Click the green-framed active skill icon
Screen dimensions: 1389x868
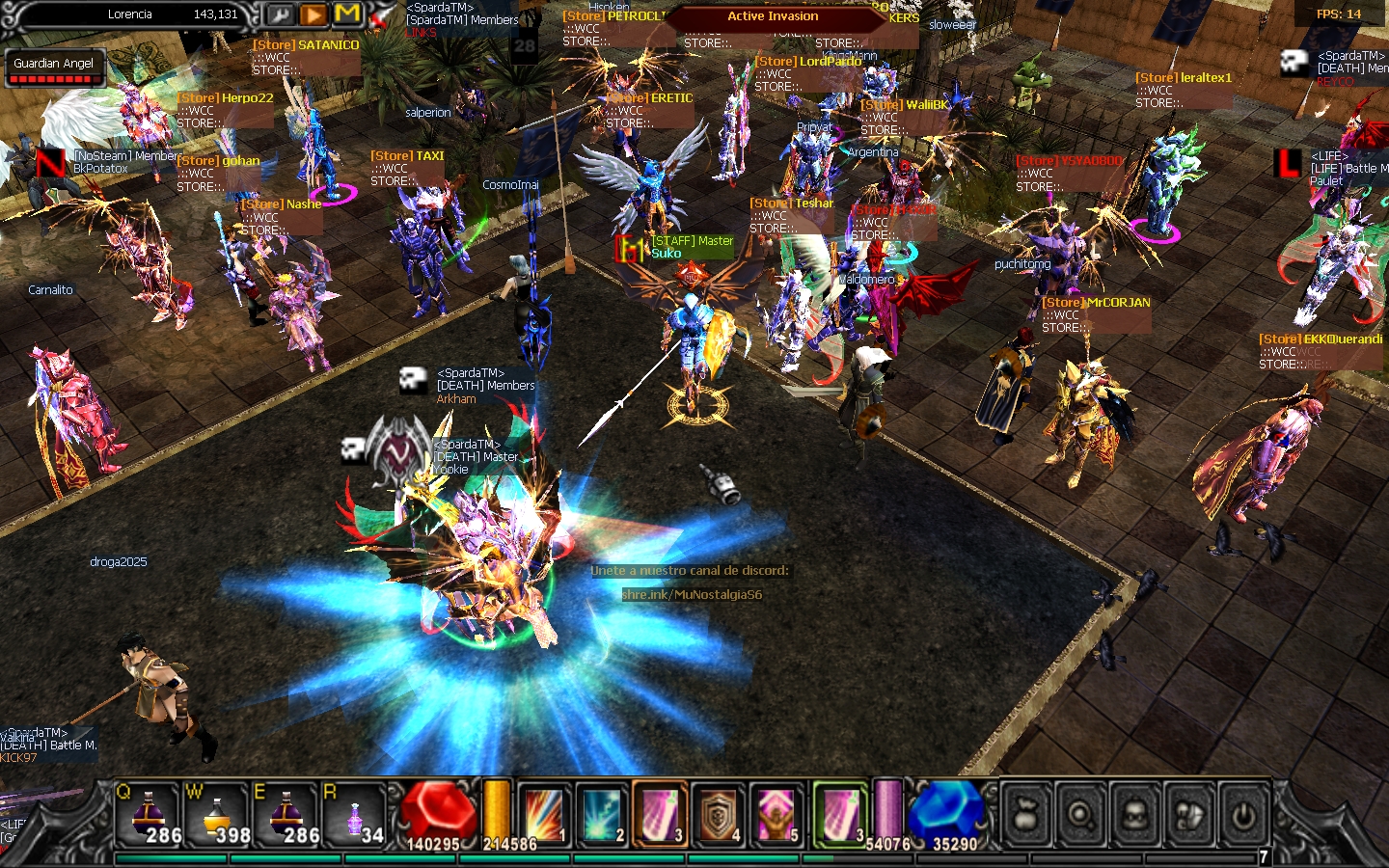point(840,815)
